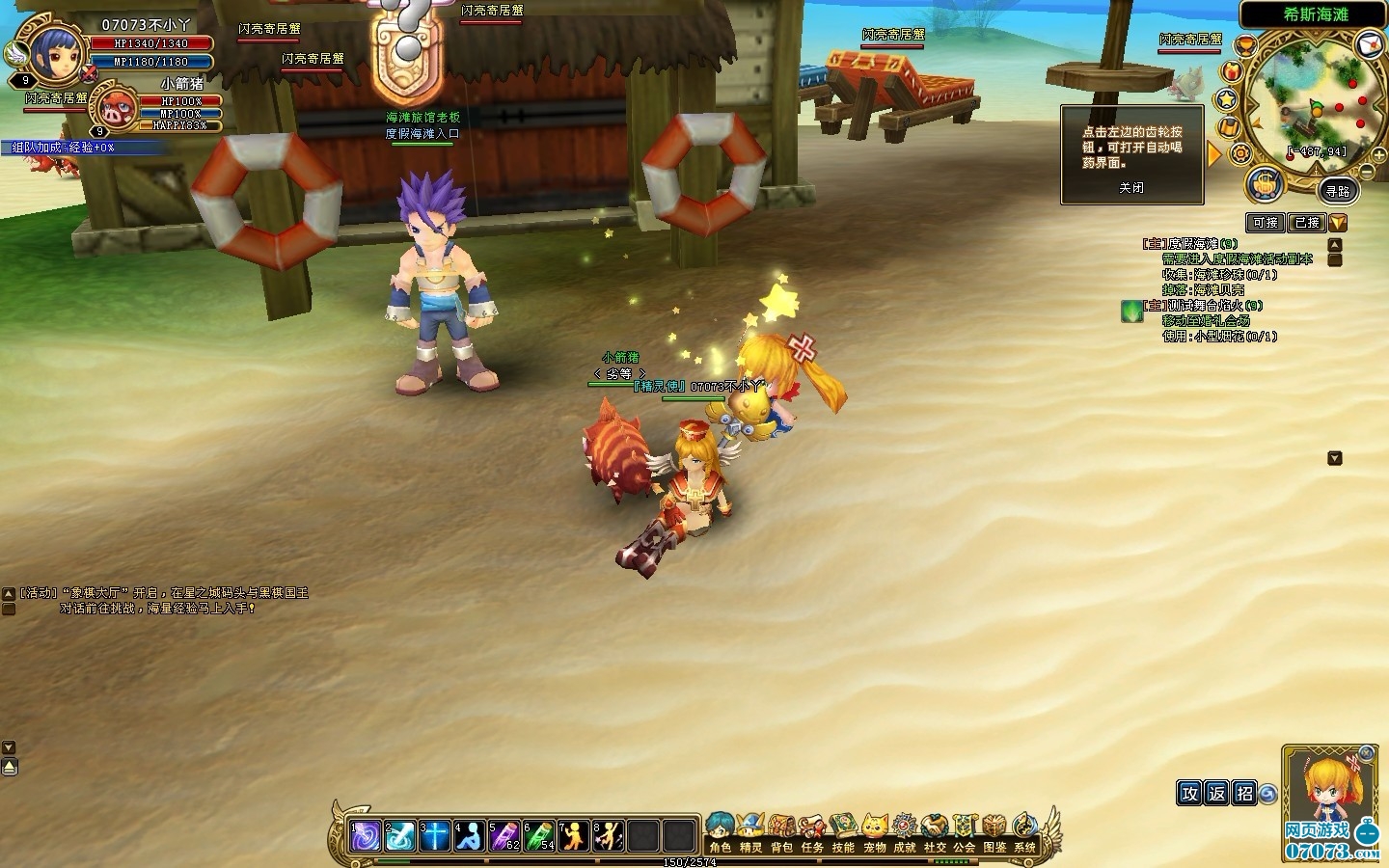Viewport: 1389px width, 868px height.
Task: Zoom out the minimap with the minus button
Action: pos(1366,171)
